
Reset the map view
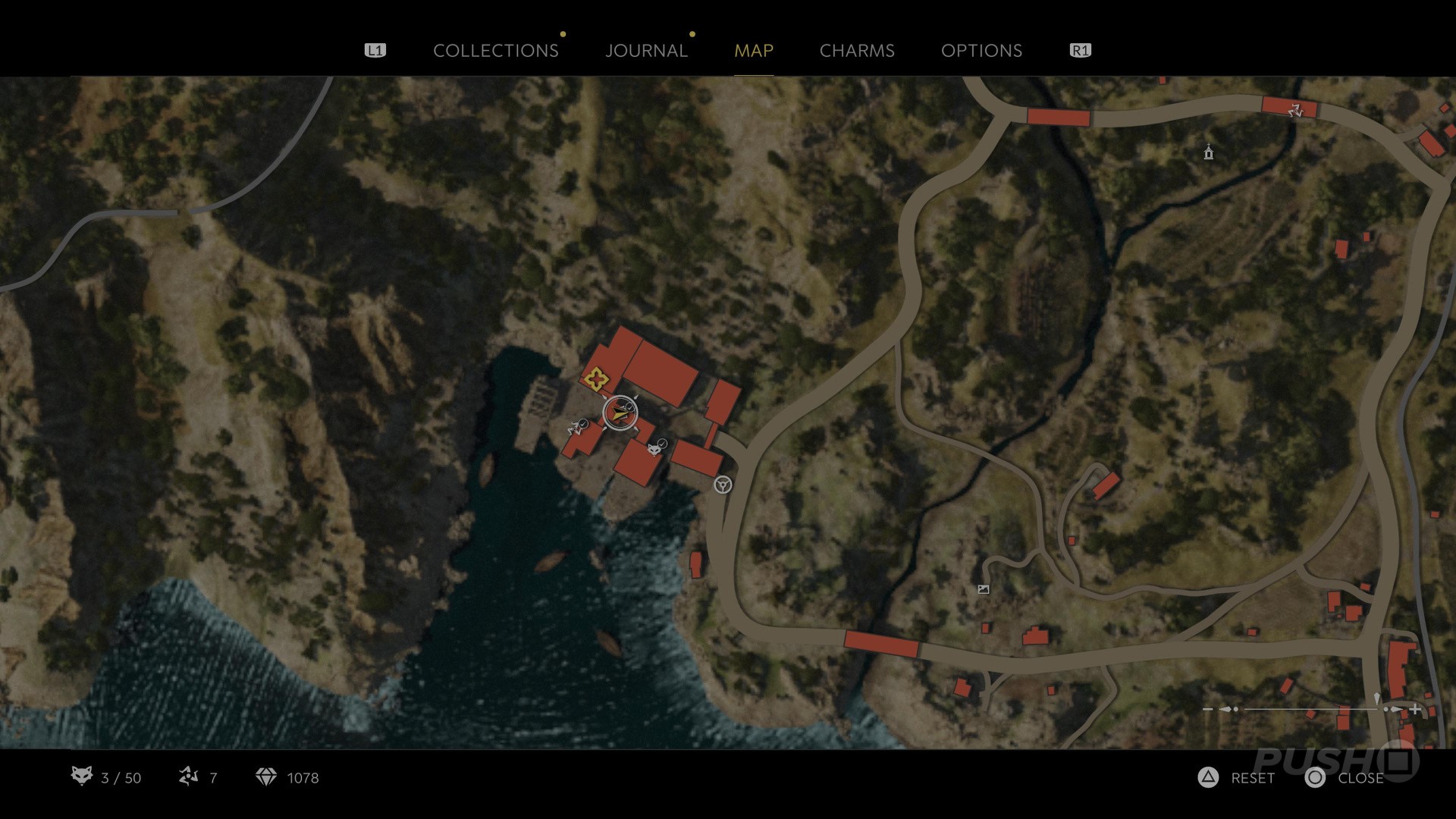(1238, 778)
